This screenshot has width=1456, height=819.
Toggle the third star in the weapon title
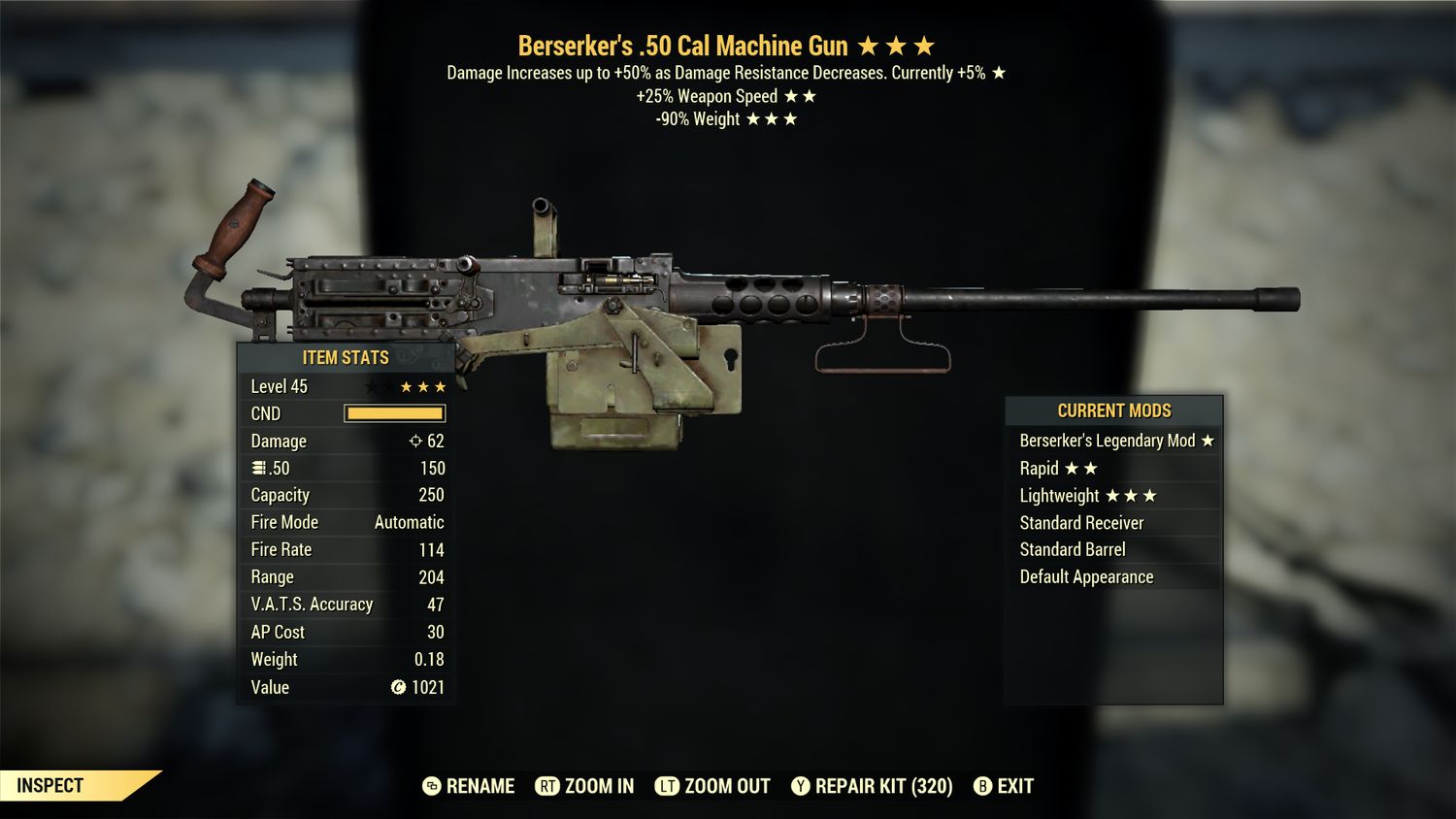(x=922, y=45)
